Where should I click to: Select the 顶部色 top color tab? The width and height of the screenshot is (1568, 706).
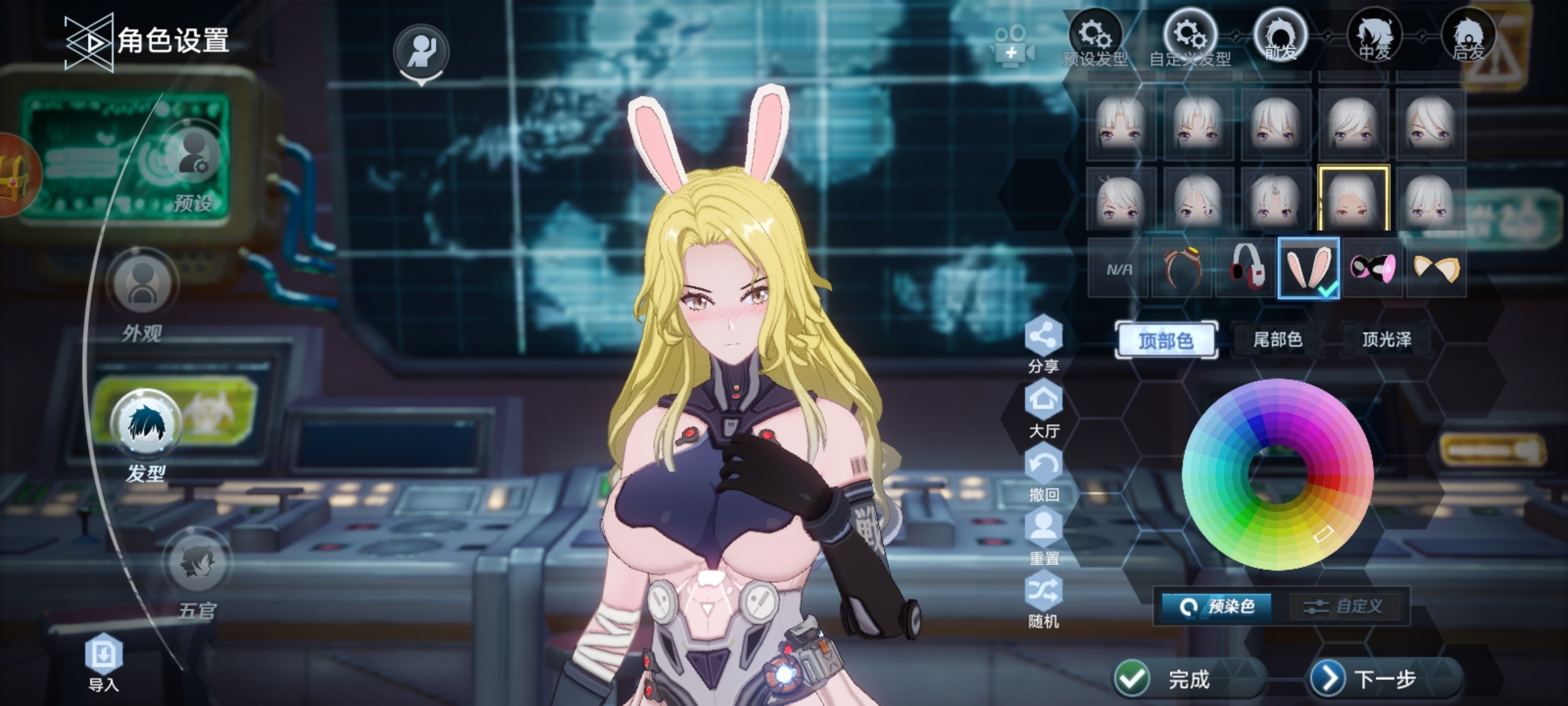1166,340
